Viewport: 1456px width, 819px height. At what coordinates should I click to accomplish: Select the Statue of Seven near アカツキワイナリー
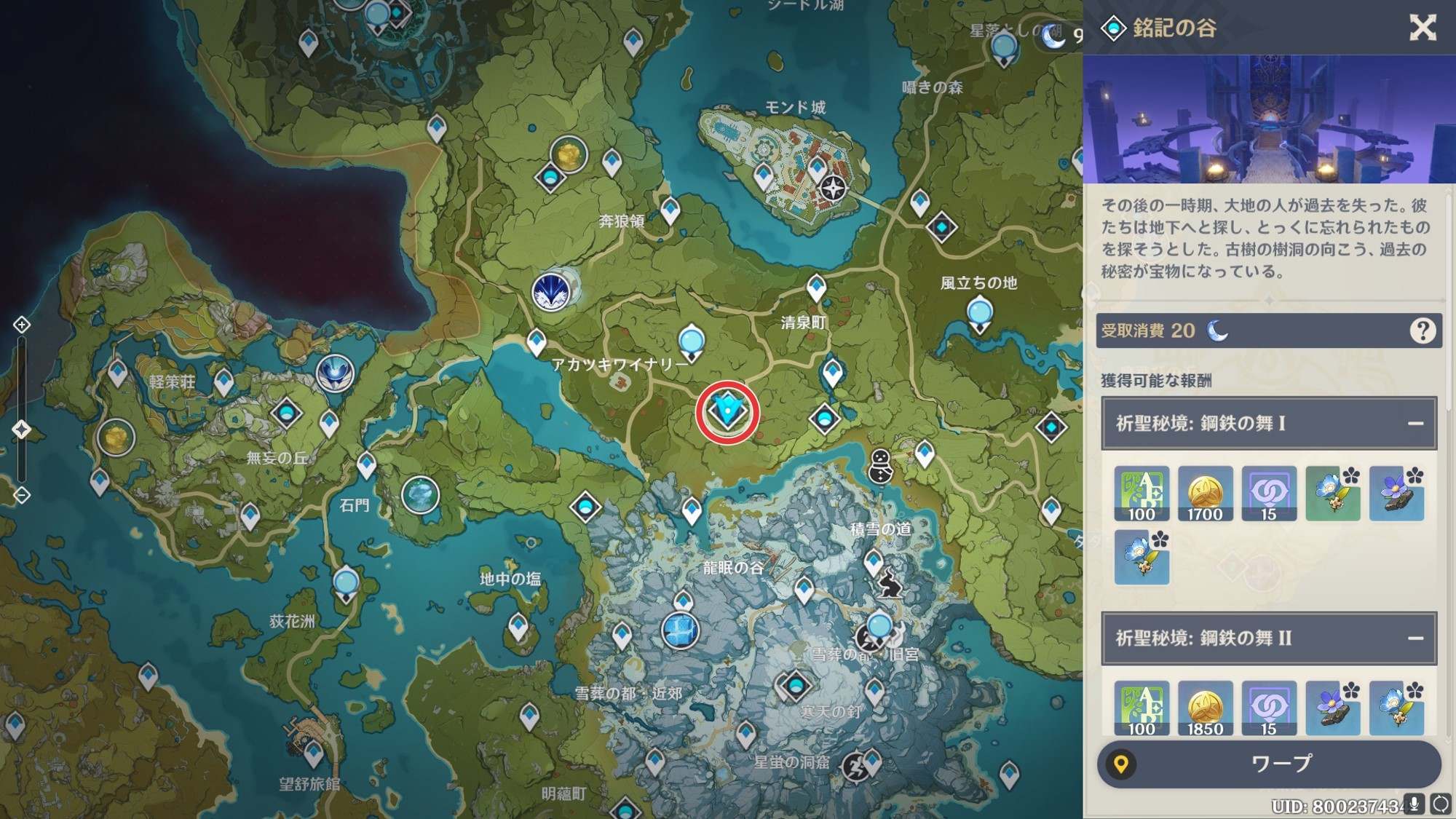click(x=691, y=341)
